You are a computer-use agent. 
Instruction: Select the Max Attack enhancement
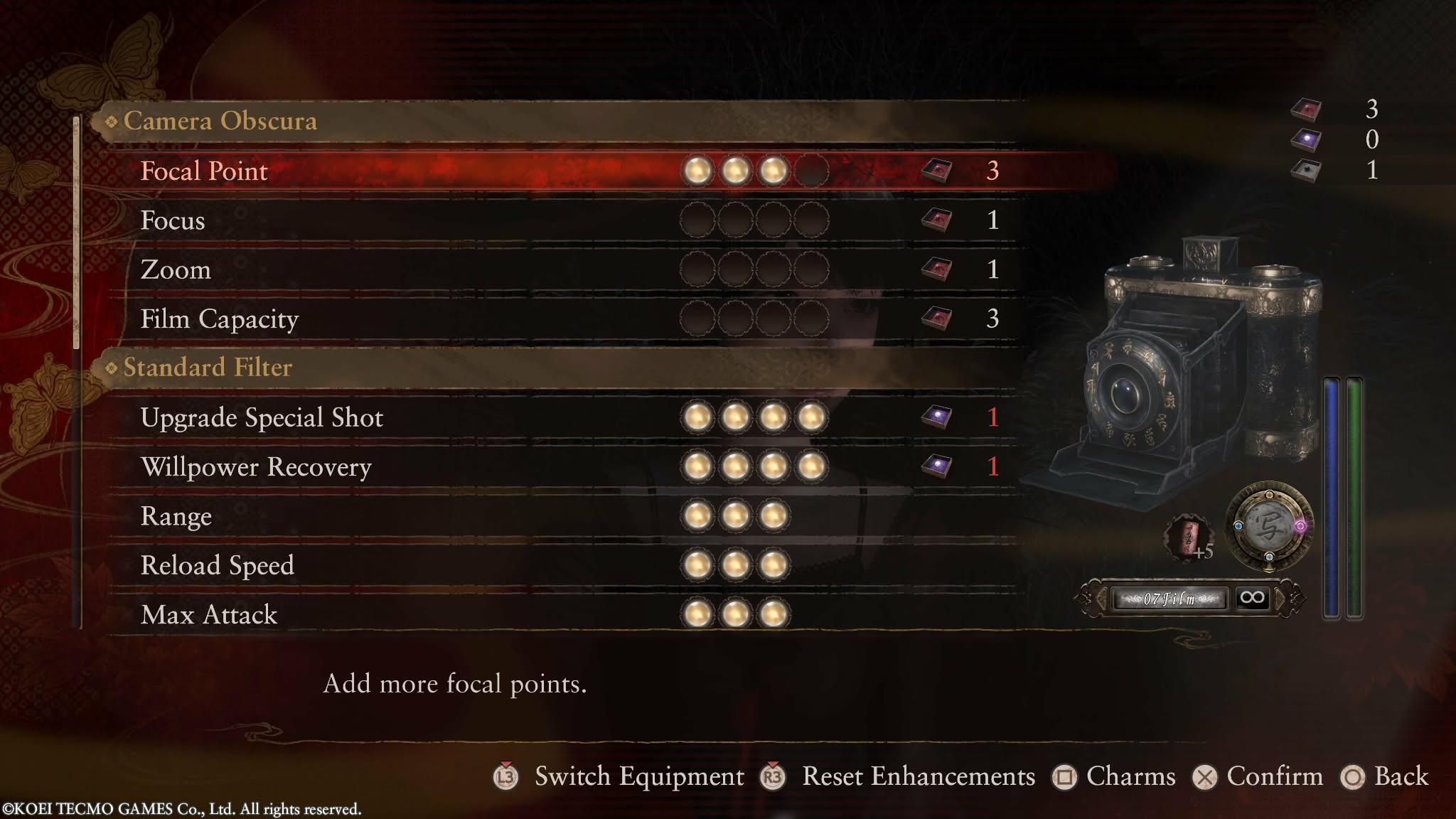[209, 614]
